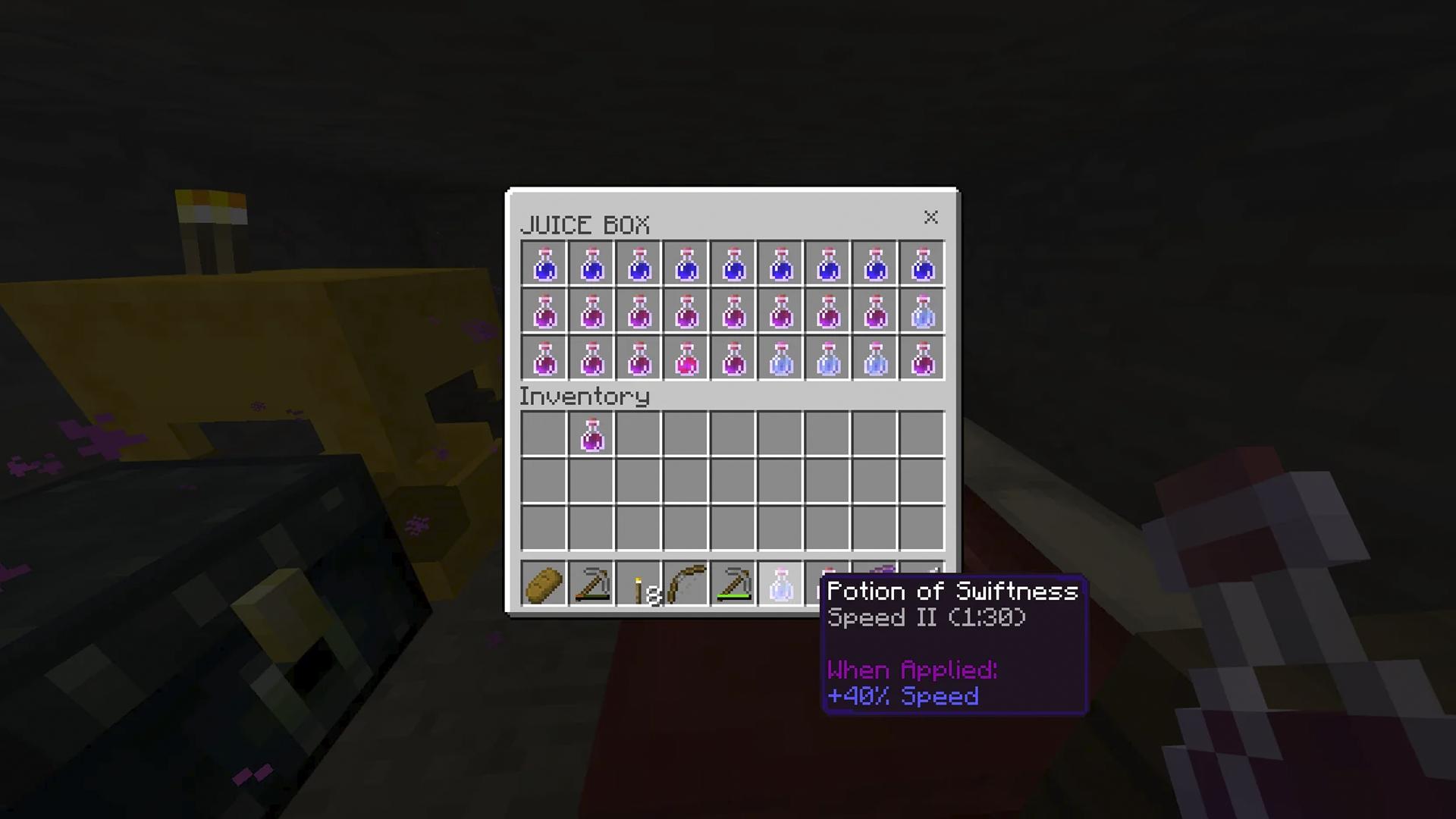This screenshot has height=819, width=1456.
Task: Grab the light blue water bottle ending row two
Action: [921, 311]
